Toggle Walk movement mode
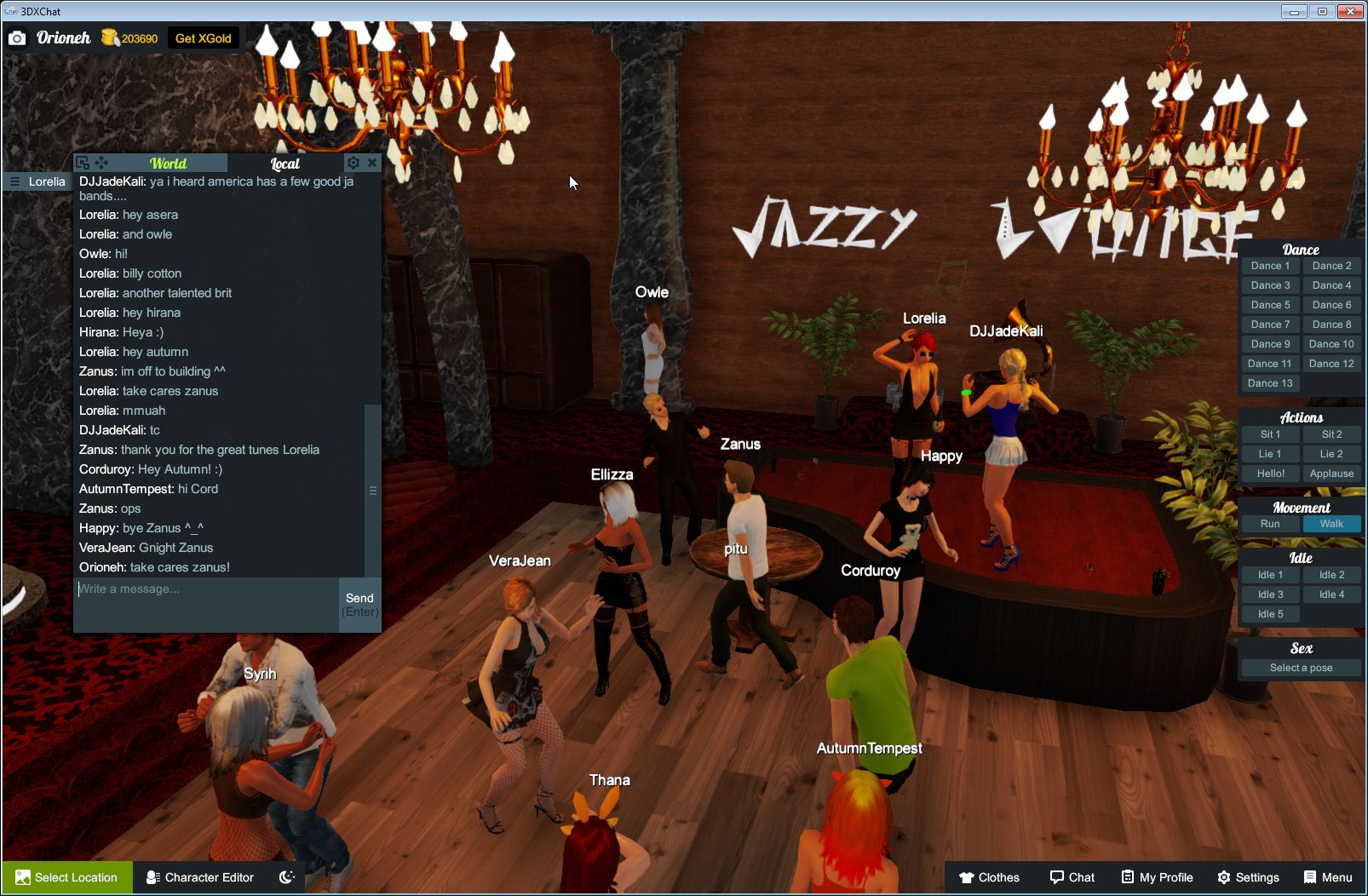The image size is (1368, 896). tap(1331, 524)
